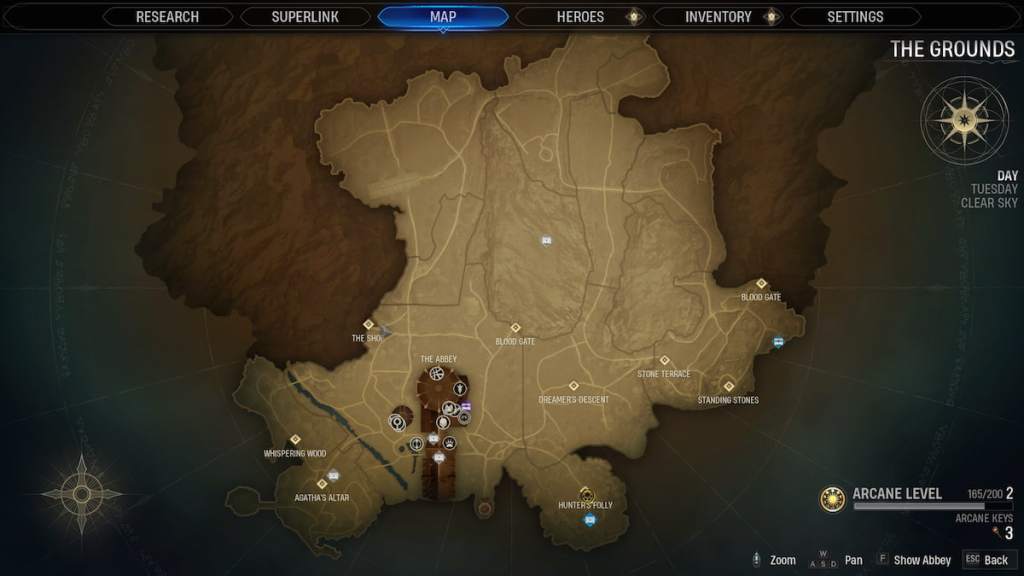Open the Research tab
This screenshot has height=576, width=1024.
[167, 17]
